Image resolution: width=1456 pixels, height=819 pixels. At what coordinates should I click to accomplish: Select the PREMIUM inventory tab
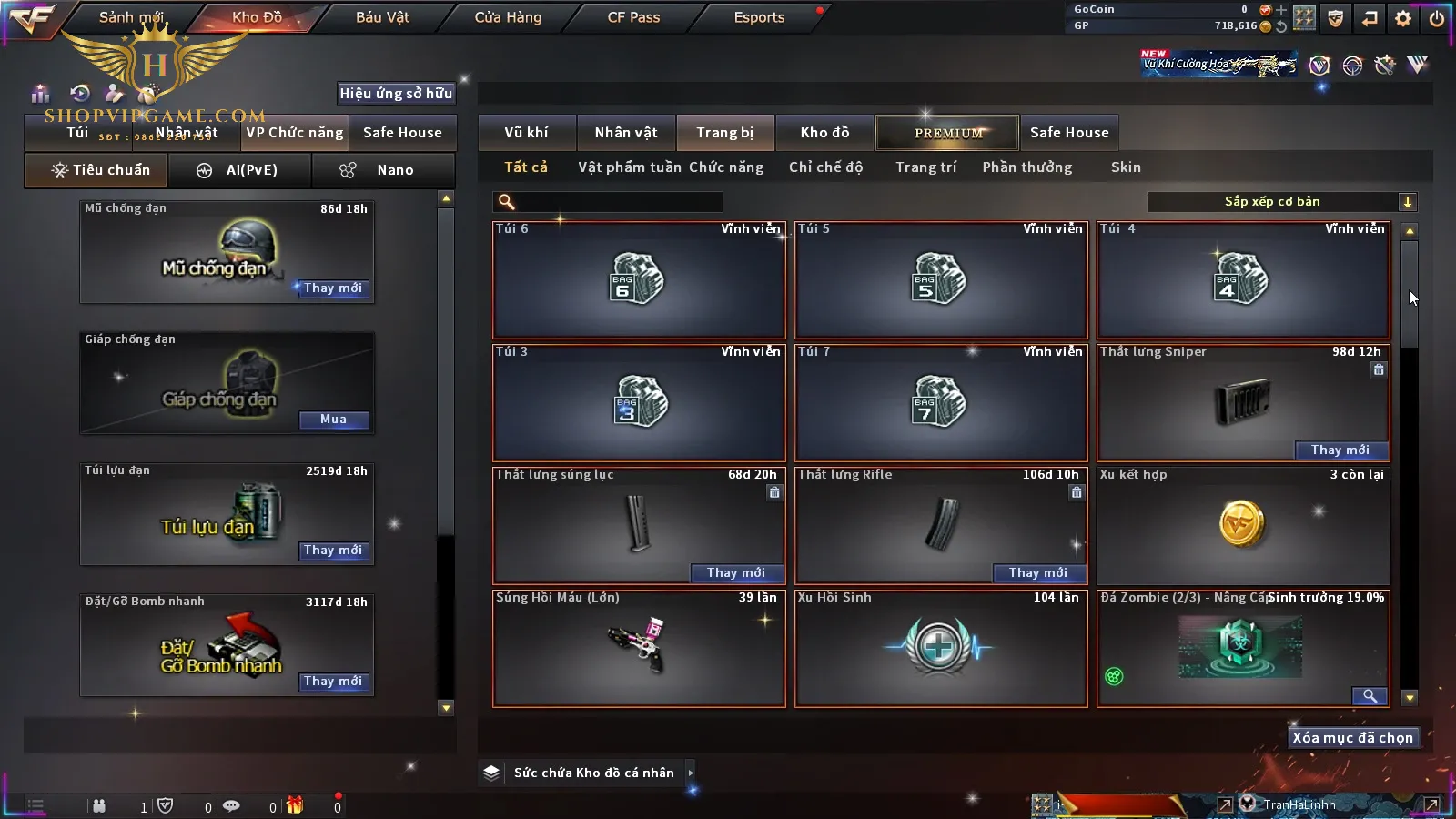coord(948,133)
